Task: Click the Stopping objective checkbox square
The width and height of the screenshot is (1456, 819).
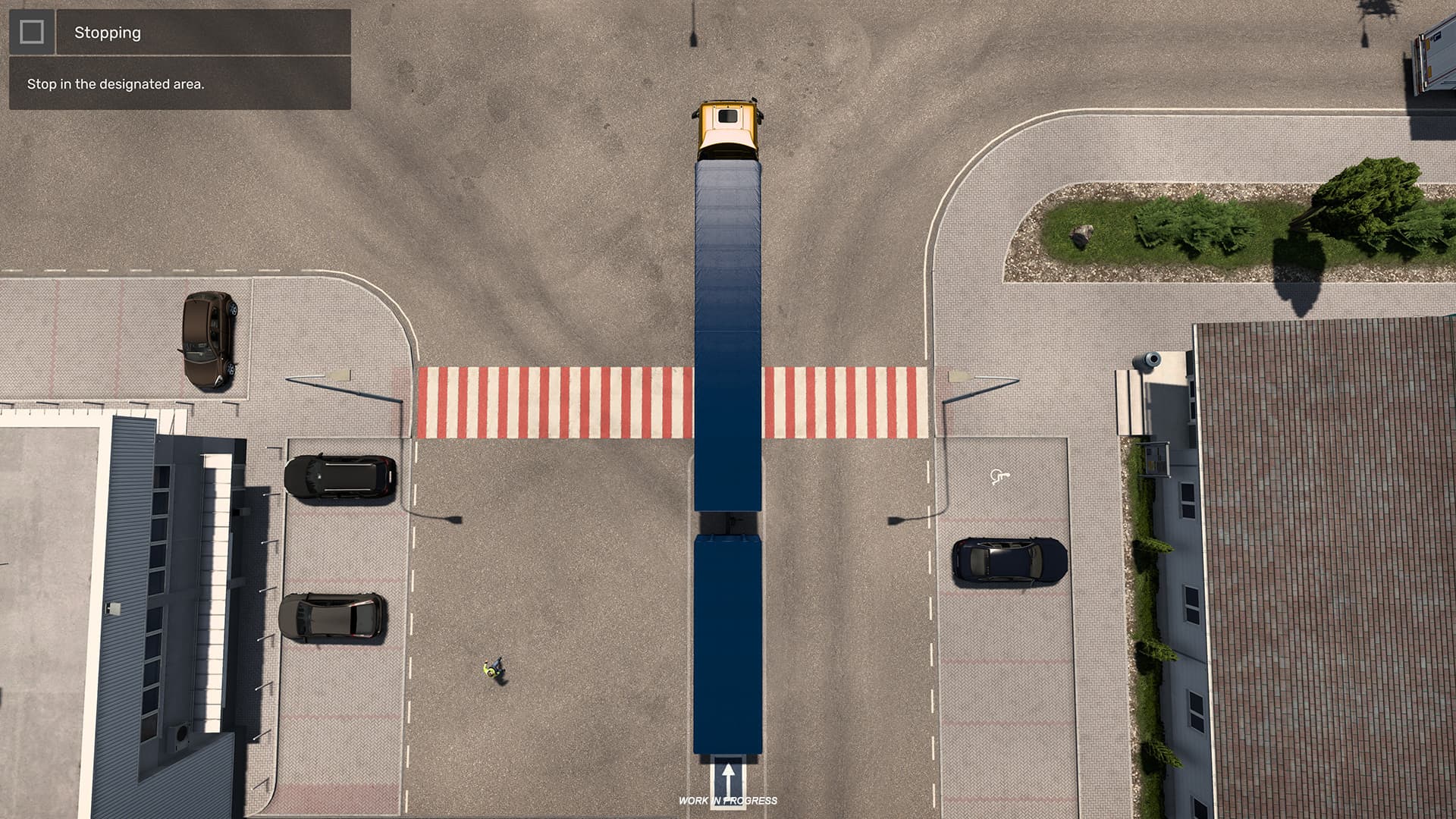Action: (31, 33)
